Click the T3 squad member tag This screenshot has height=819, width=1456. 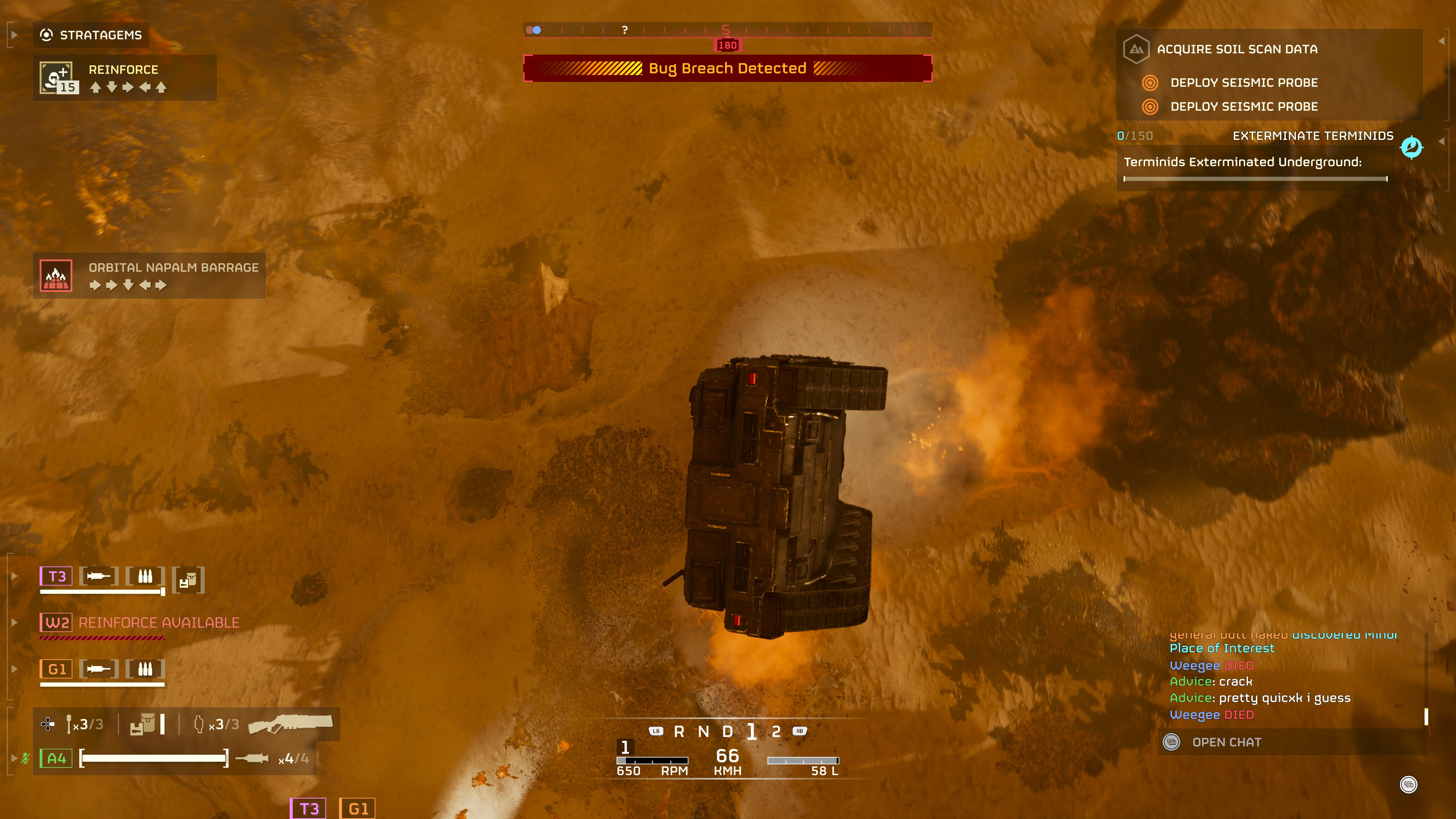[x=56, y=576]
